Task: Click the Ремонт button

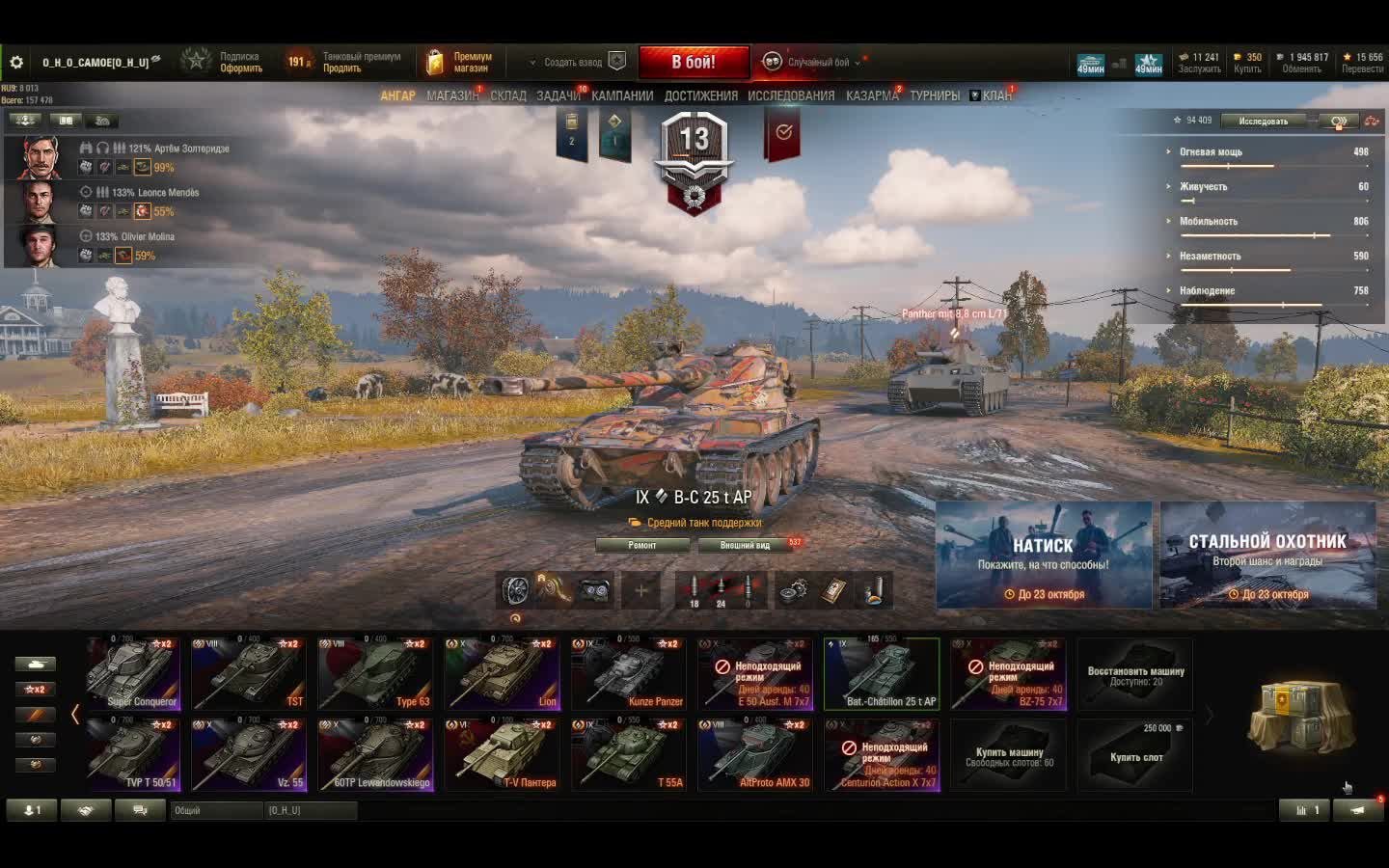Action: pyautogui.click(x=642, y=545)
